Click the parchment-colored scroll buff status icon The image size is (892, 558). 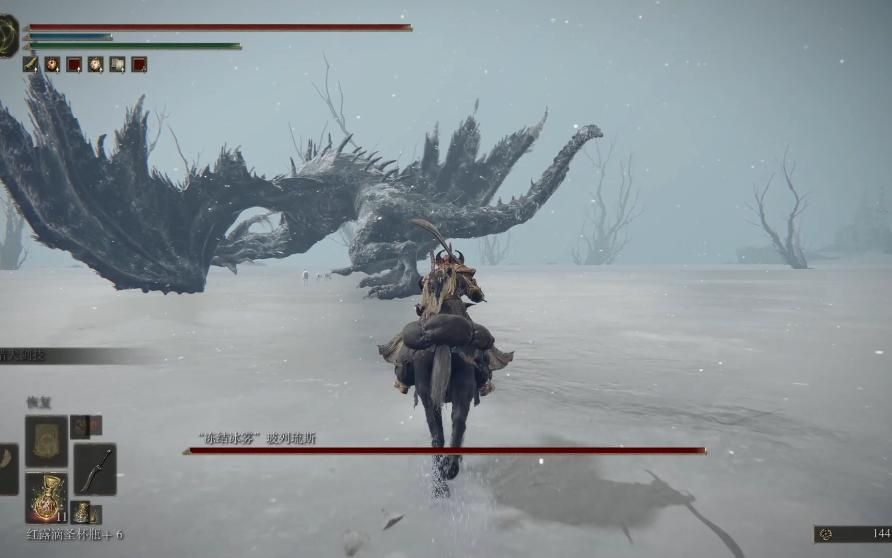click(117, 64)
